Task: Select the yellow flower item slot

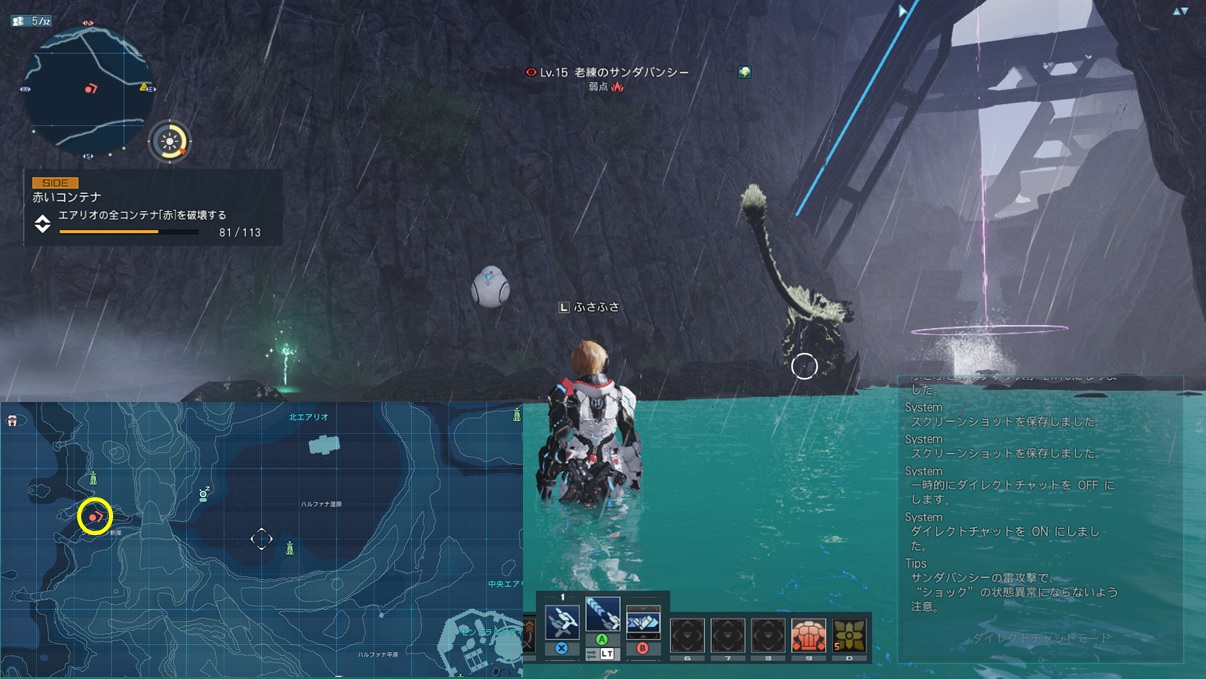Action: tap(849, 635)
